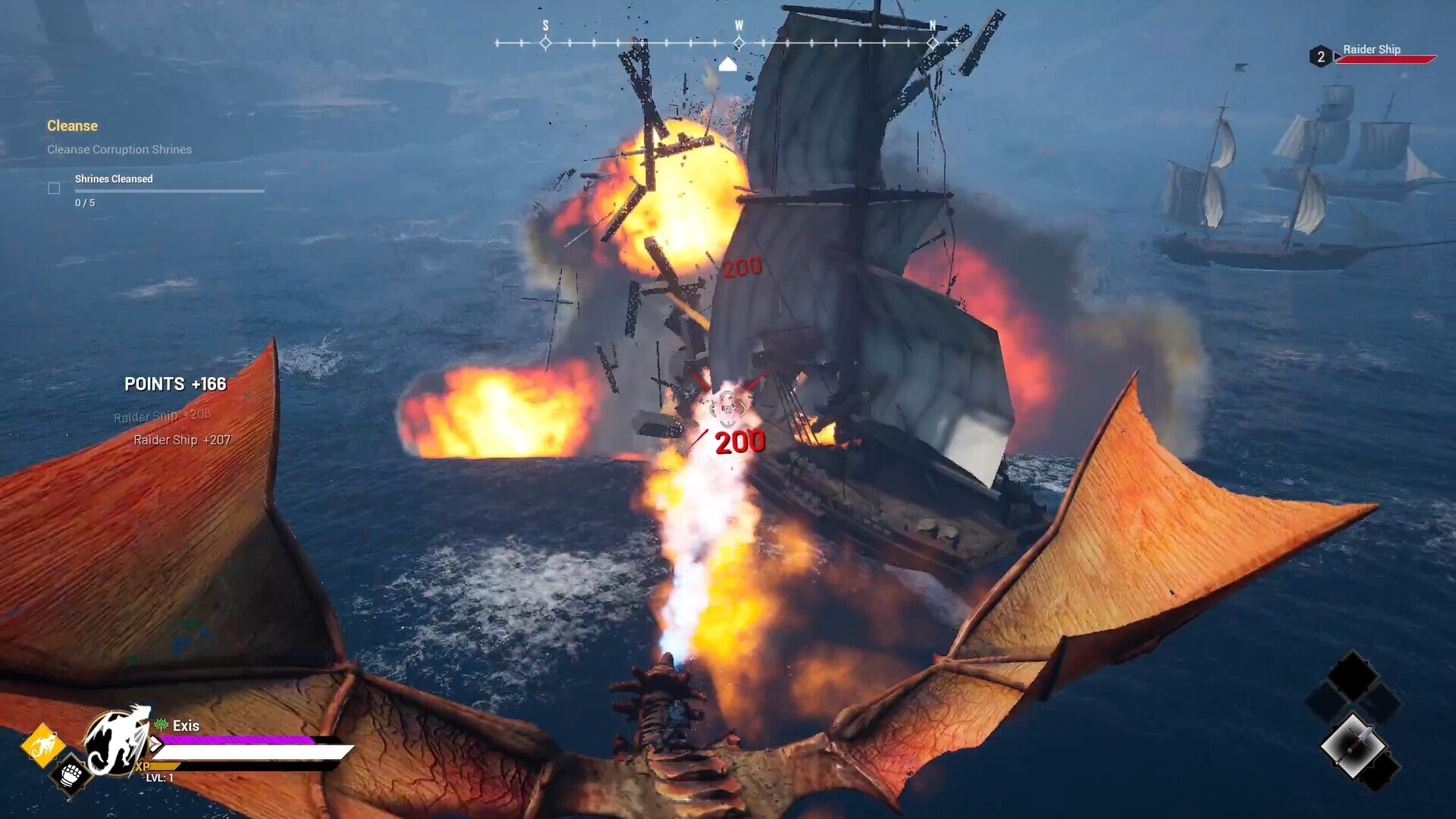Click the white heading triangle under the compass
Screen dimensions: 1456x819
point(728,64)
